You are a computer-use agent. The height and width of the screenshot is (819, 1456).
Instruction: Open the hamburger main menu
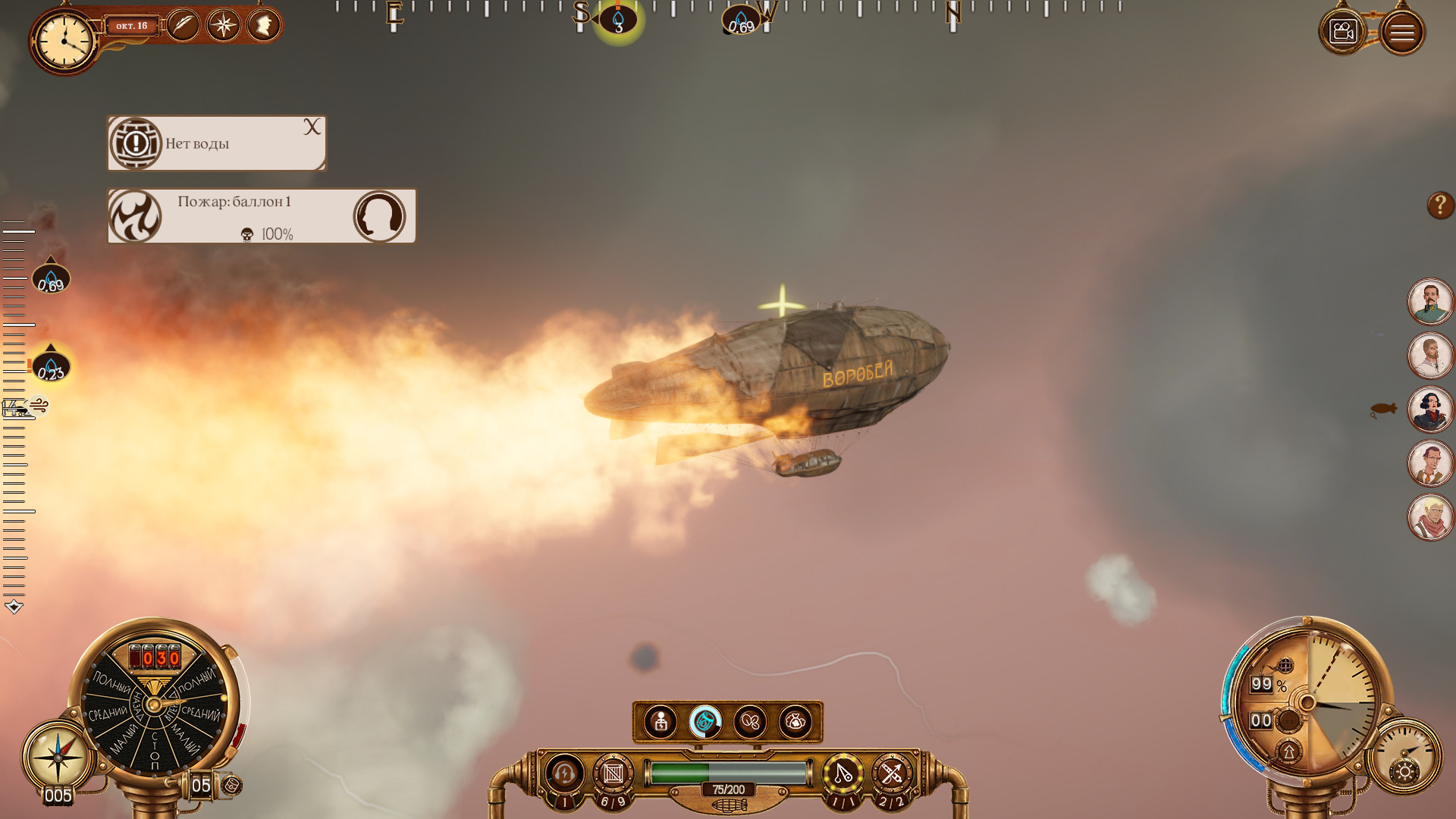[x=1402, y=33]
